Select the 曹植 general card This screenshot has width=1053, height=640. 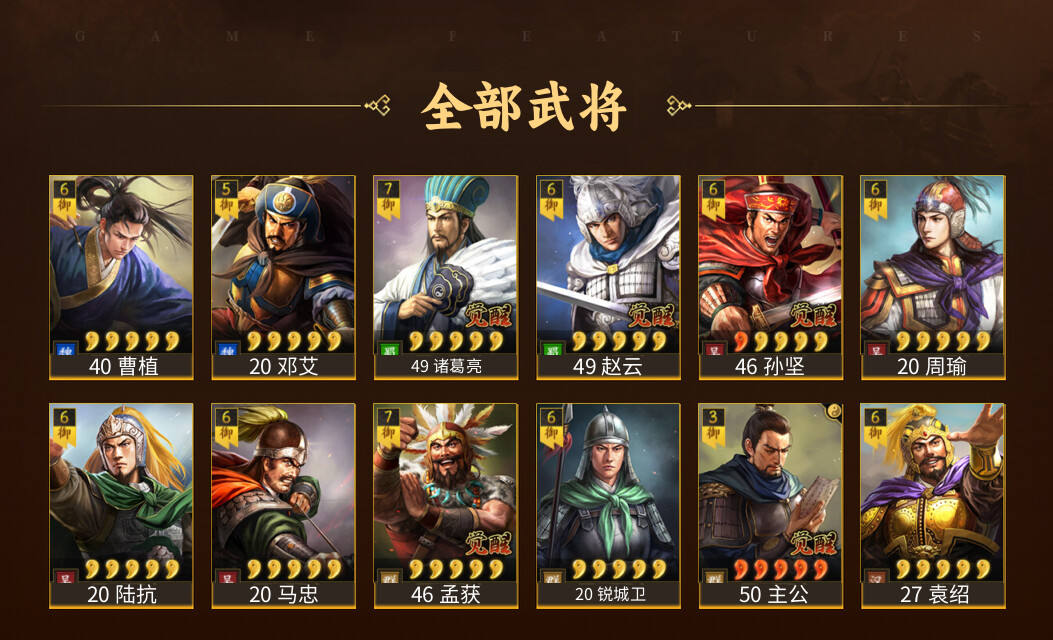point(121,277)
